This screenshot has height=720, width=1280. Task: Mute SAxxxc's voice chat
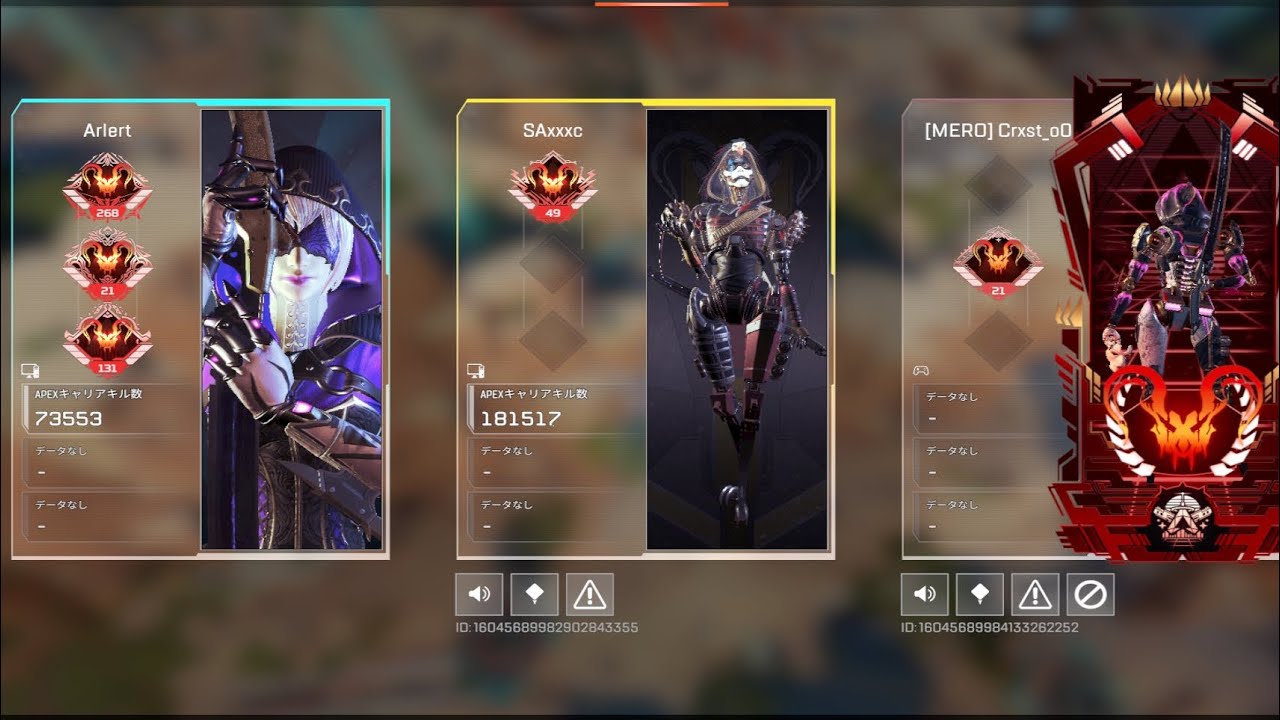tap(479, 594)
